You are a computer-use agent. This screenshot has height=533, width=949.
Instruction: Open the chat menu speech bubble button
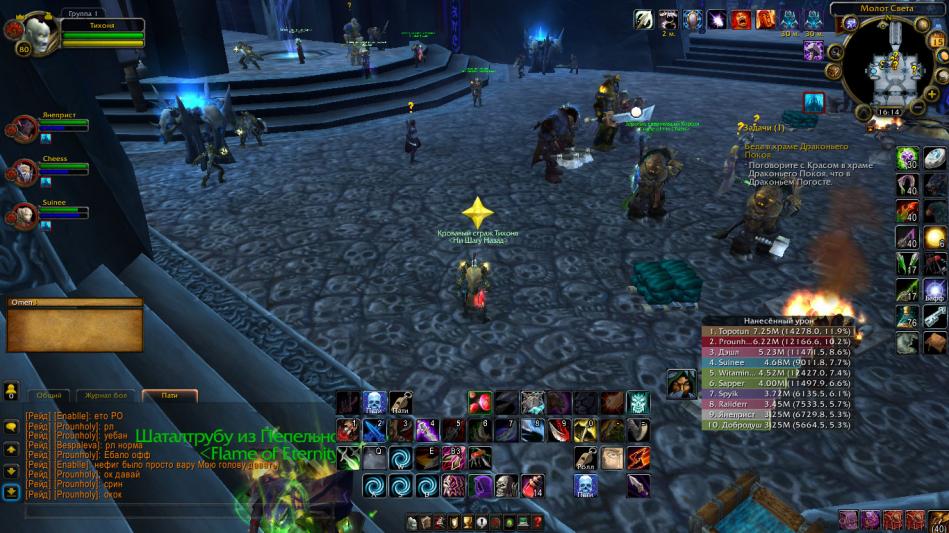point(11,427)
